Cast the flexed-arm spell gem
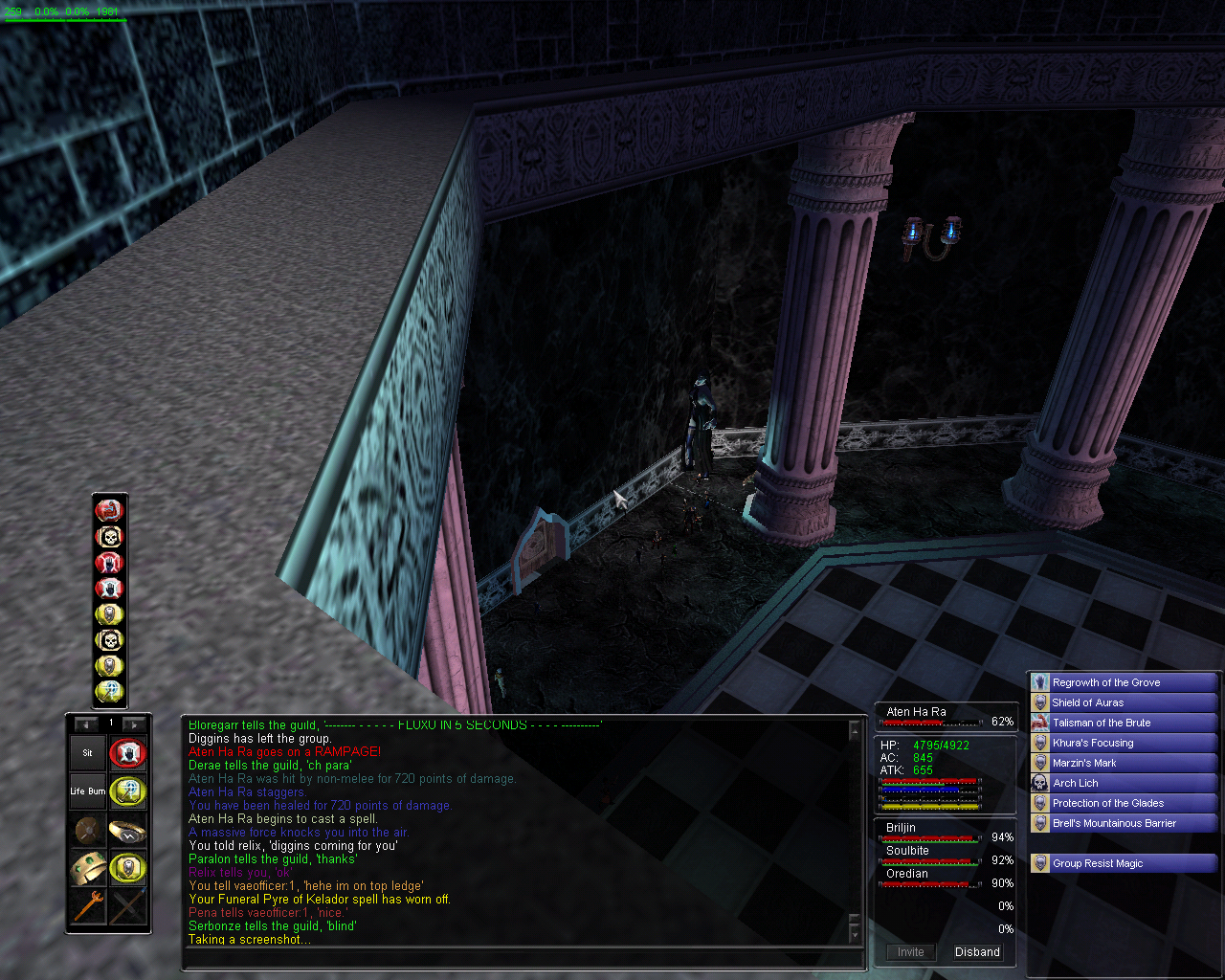The image size is (1225, 980). (109, 510)
